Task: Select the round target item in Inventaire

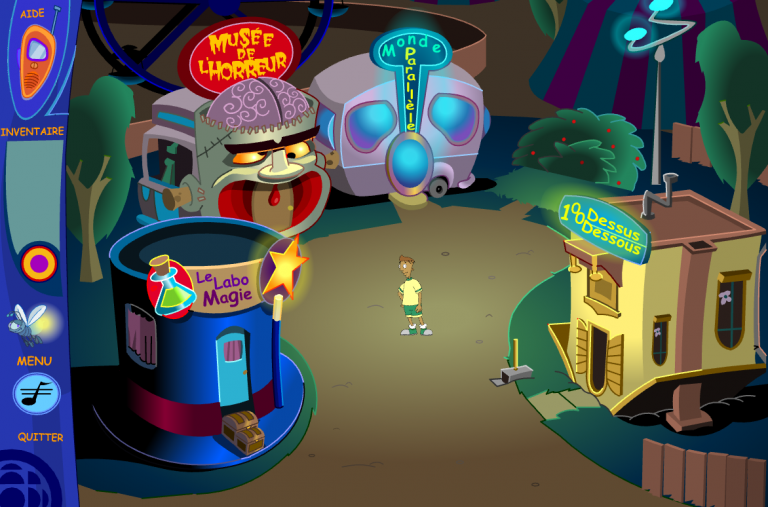Action: [x=39, y=263]
